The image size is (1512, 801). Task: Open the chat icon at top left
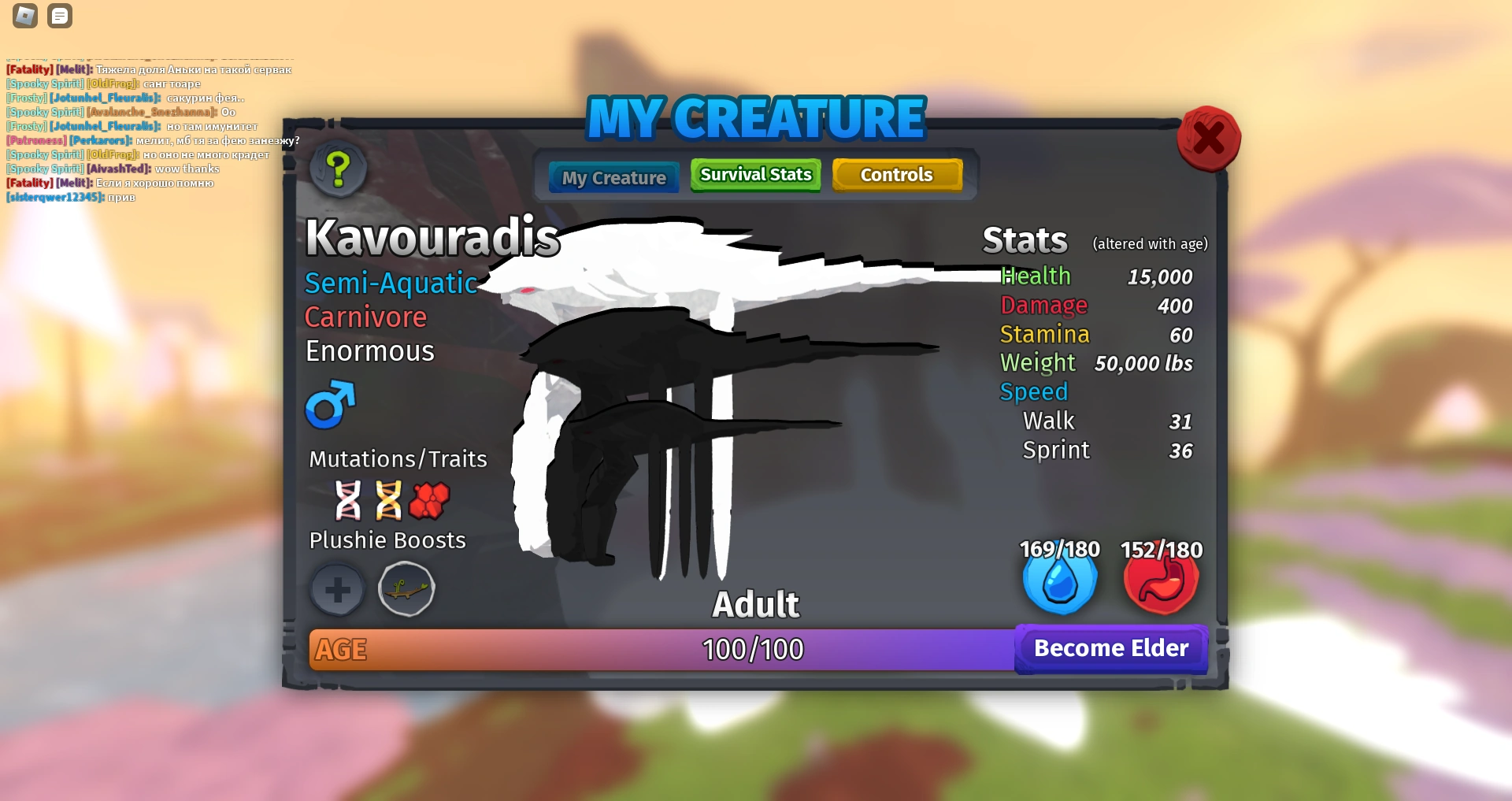pos(60,16)
